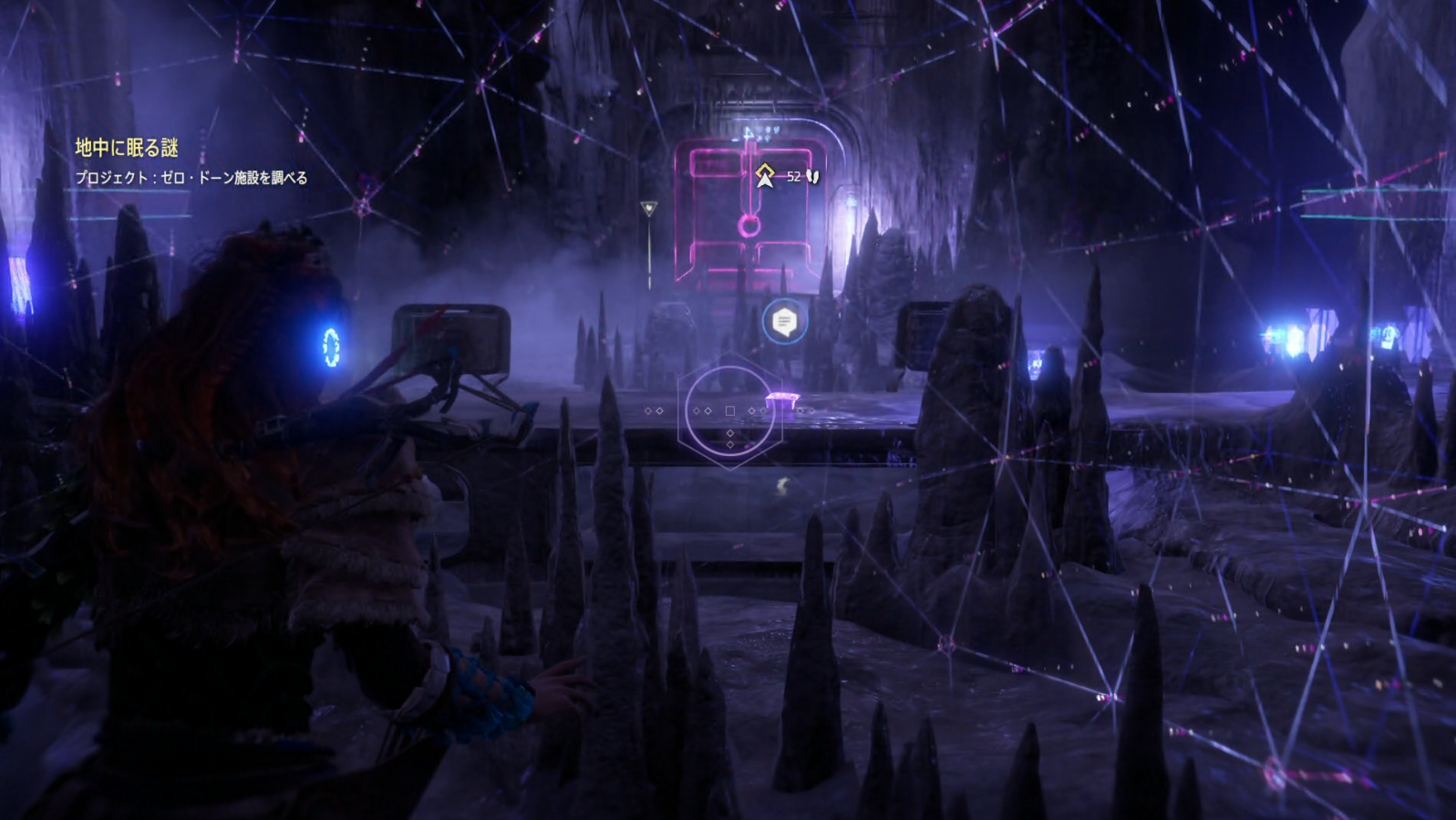Select the quest title 地中に眠る謎

(126, 148)
